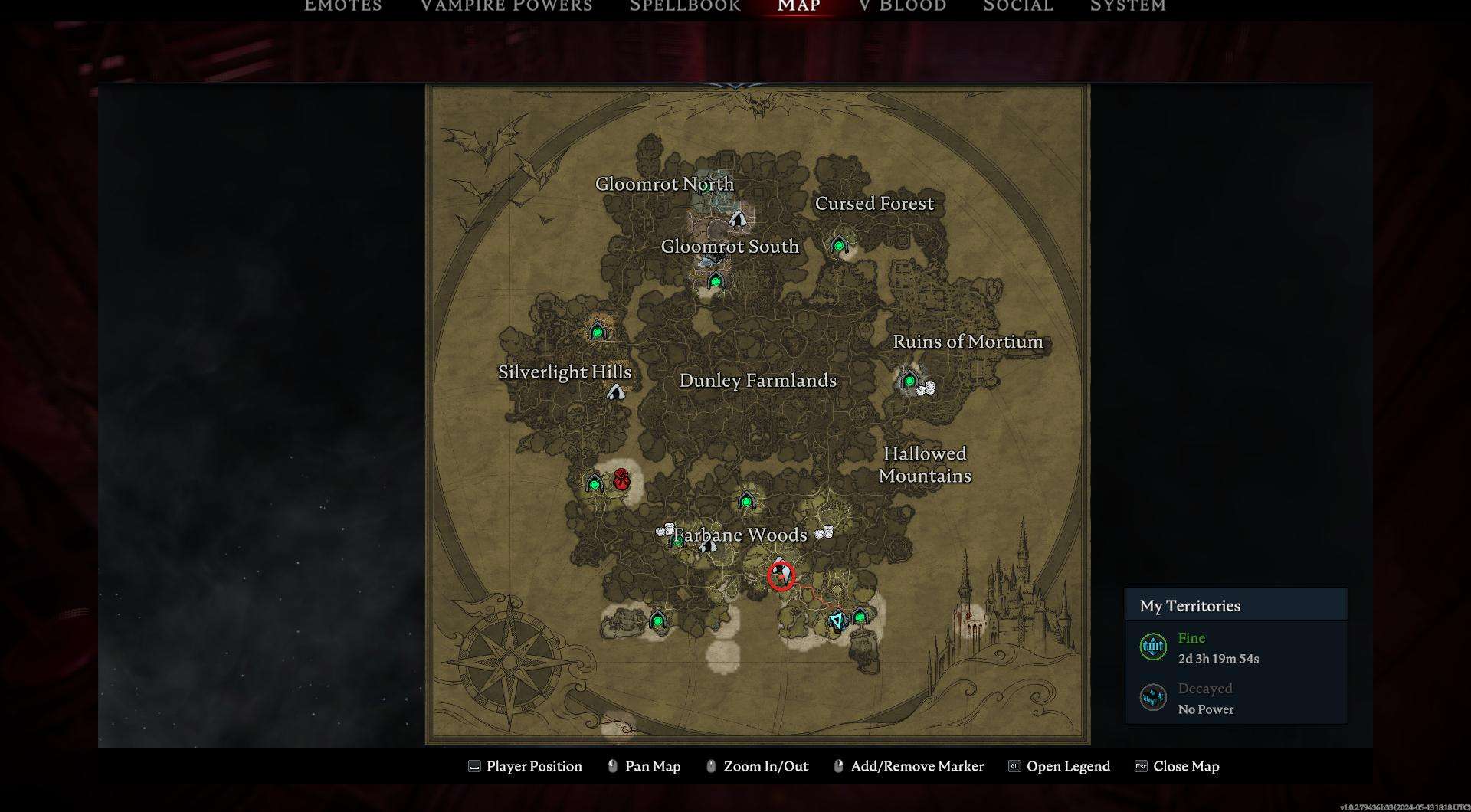This screenshot has width=1471, height=812.
Task: Select the Gloomrot South waygate marker
Action: (716, 281)
